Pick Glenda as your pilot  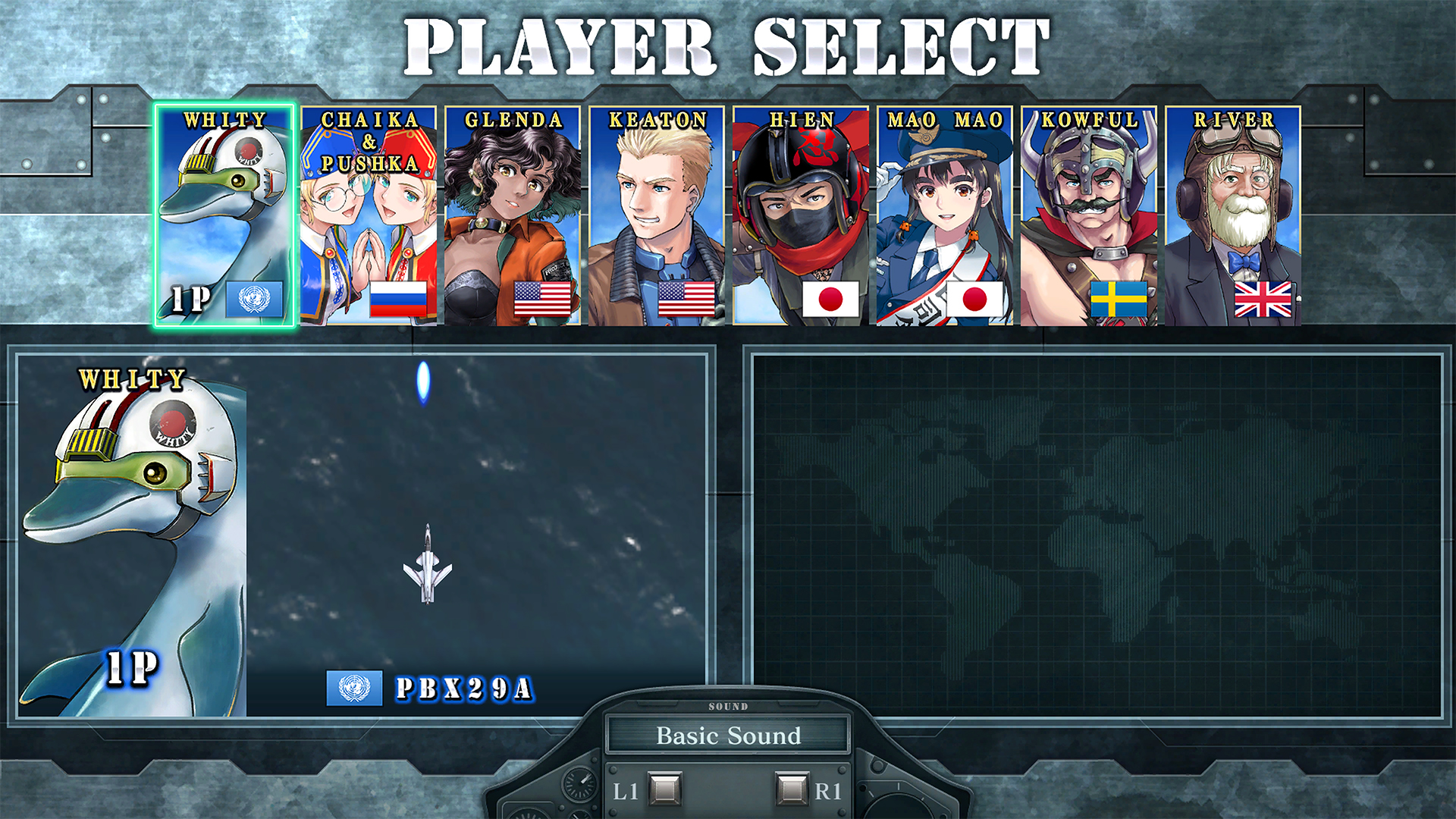(513, 216)
